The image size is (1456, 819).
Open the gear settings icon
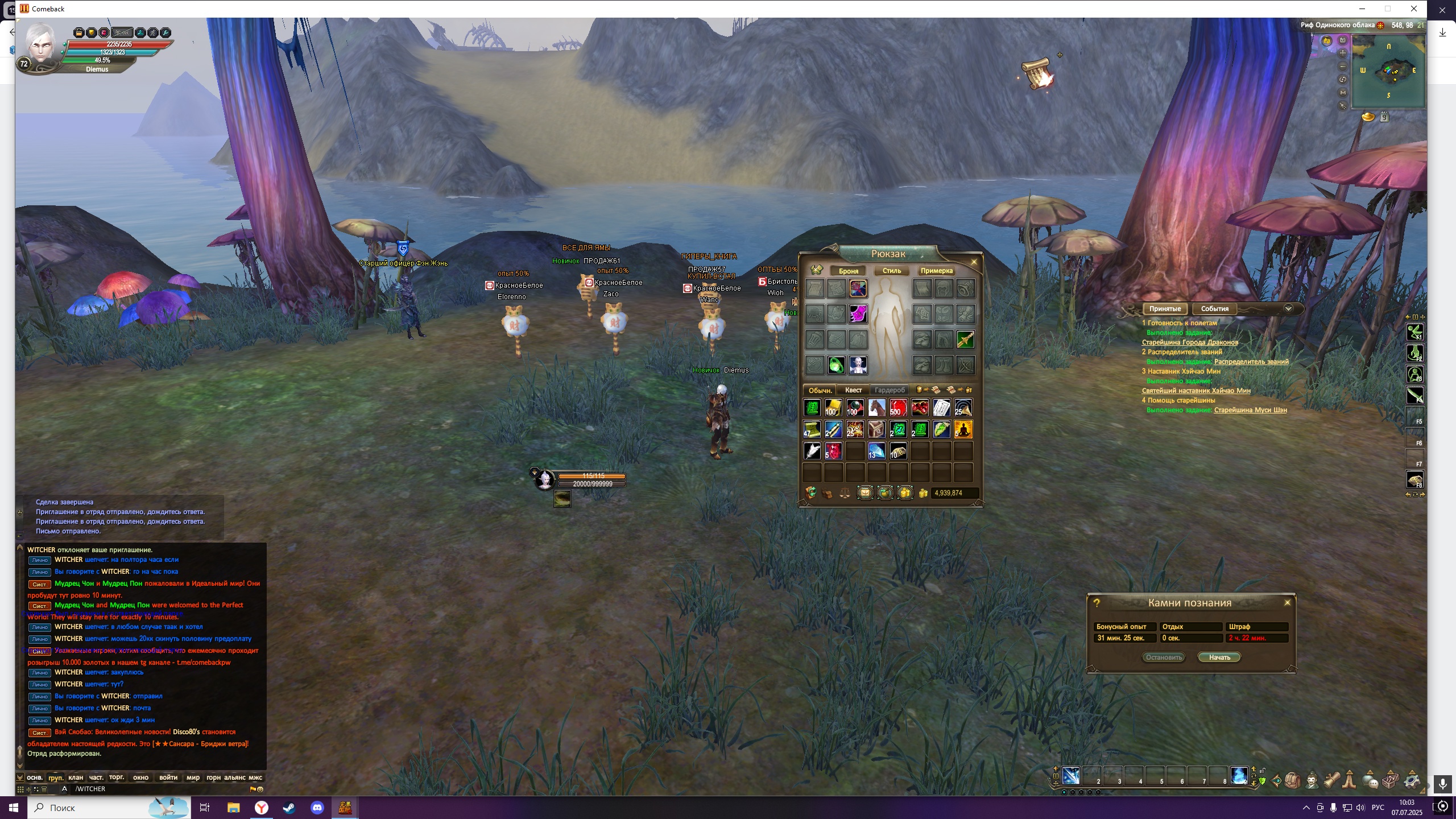coord(1412,780)
